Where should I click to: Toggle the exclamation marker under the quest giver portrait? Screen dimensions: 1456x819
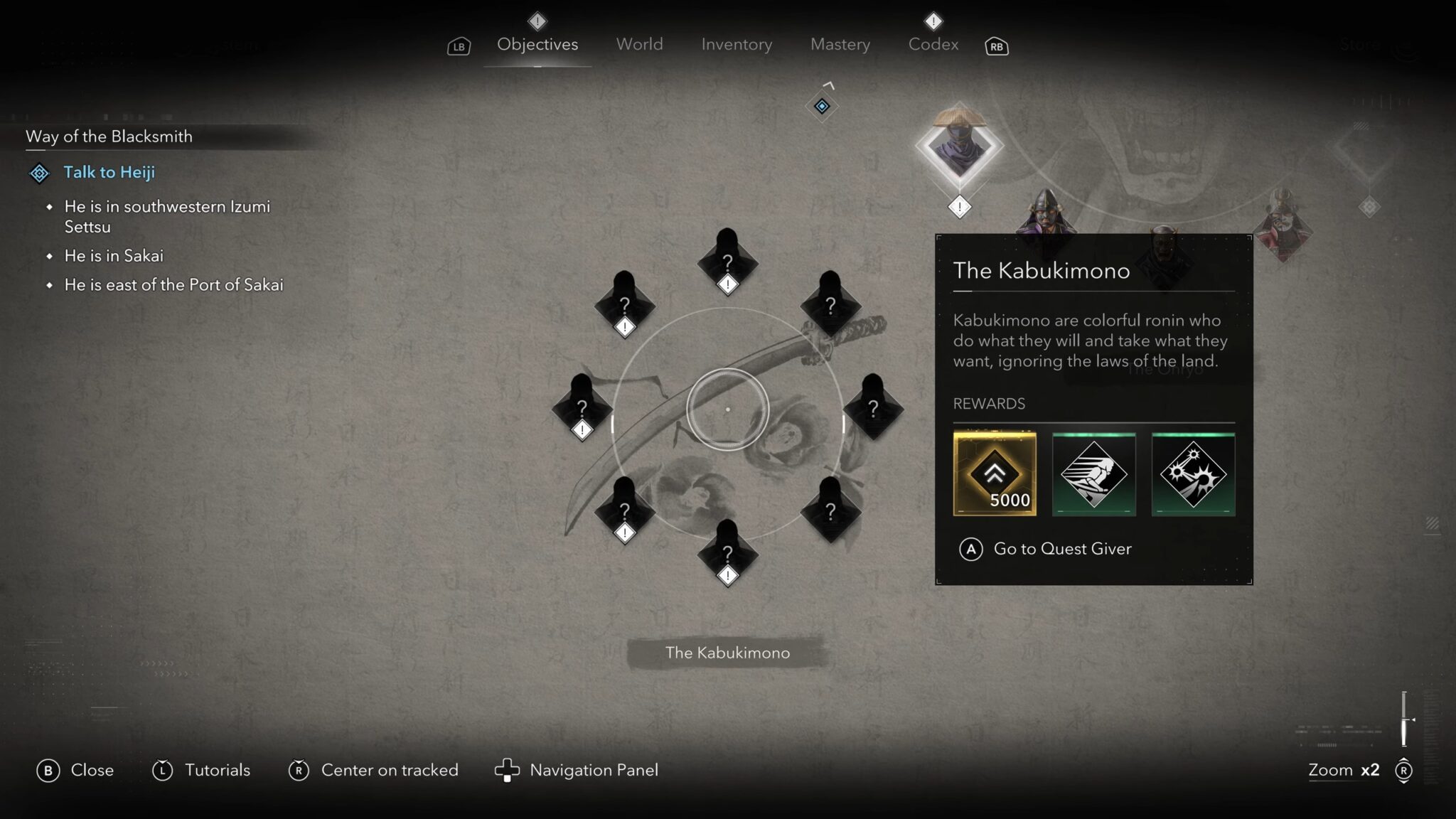click(x=959, y=207)
